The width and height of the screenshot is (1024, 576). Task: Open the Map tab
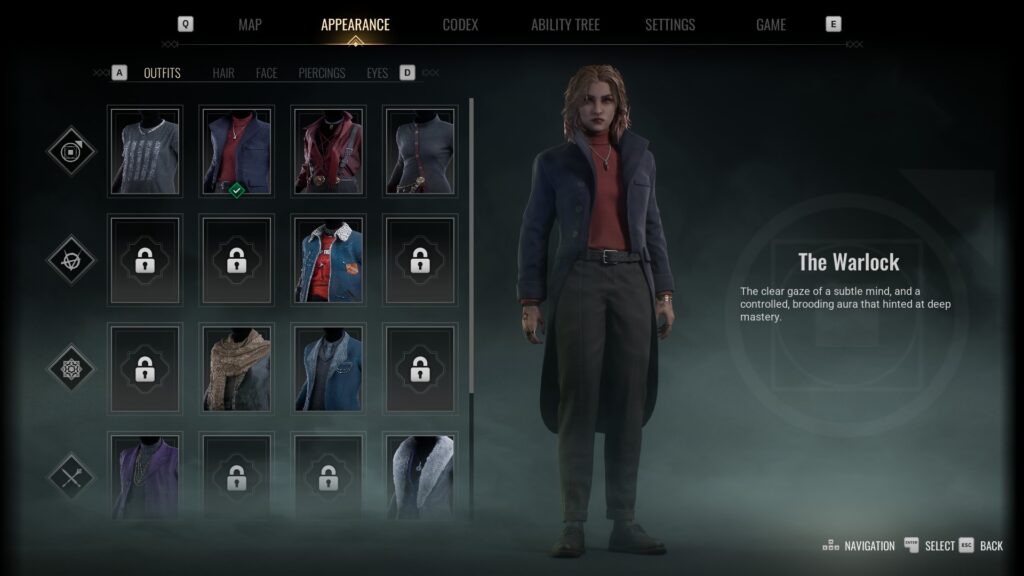click(250, 25)
